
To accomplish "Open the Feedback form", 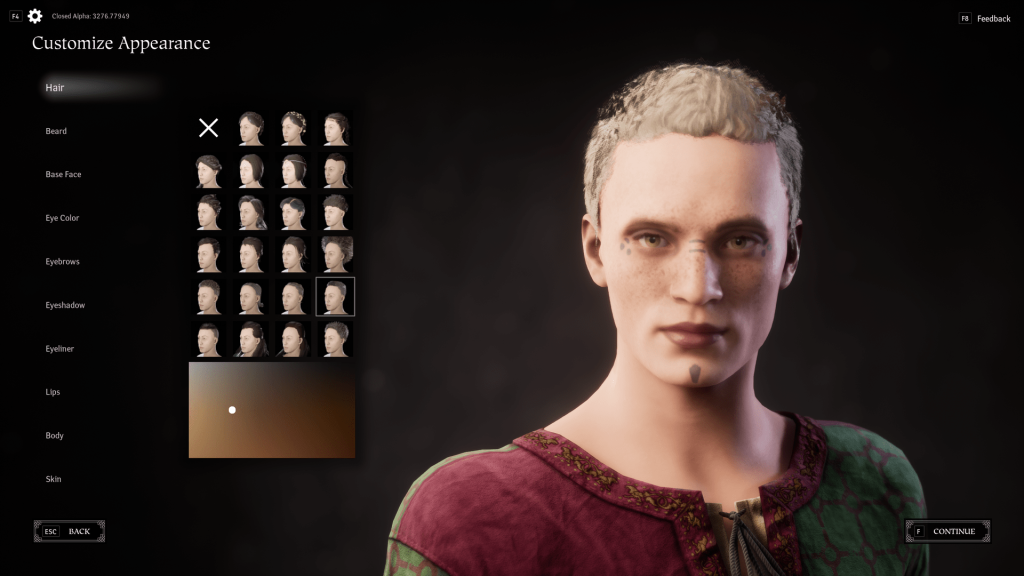I will point(985,19).
